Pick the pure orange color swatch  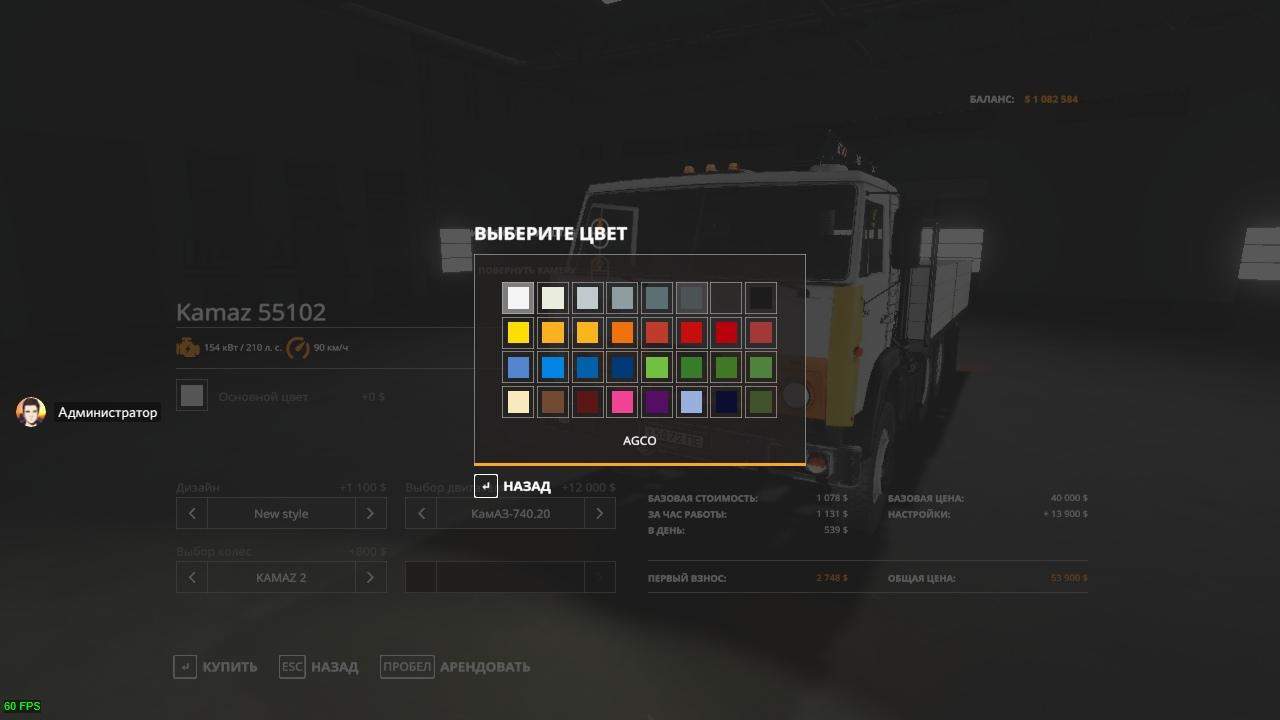coord(622,333)
